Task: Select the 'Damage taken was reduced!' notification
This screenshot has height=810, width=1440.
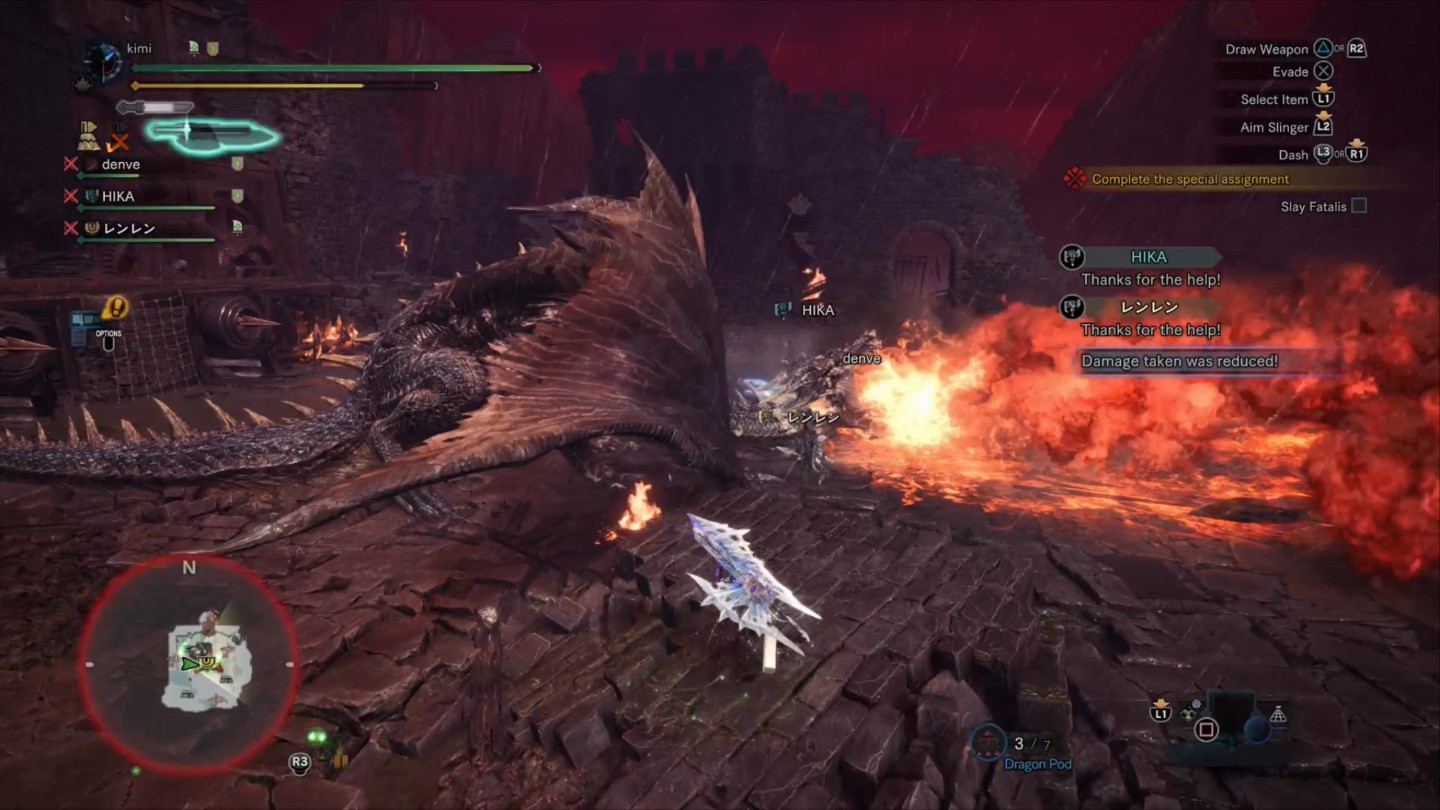Action: pos(1180,361)
